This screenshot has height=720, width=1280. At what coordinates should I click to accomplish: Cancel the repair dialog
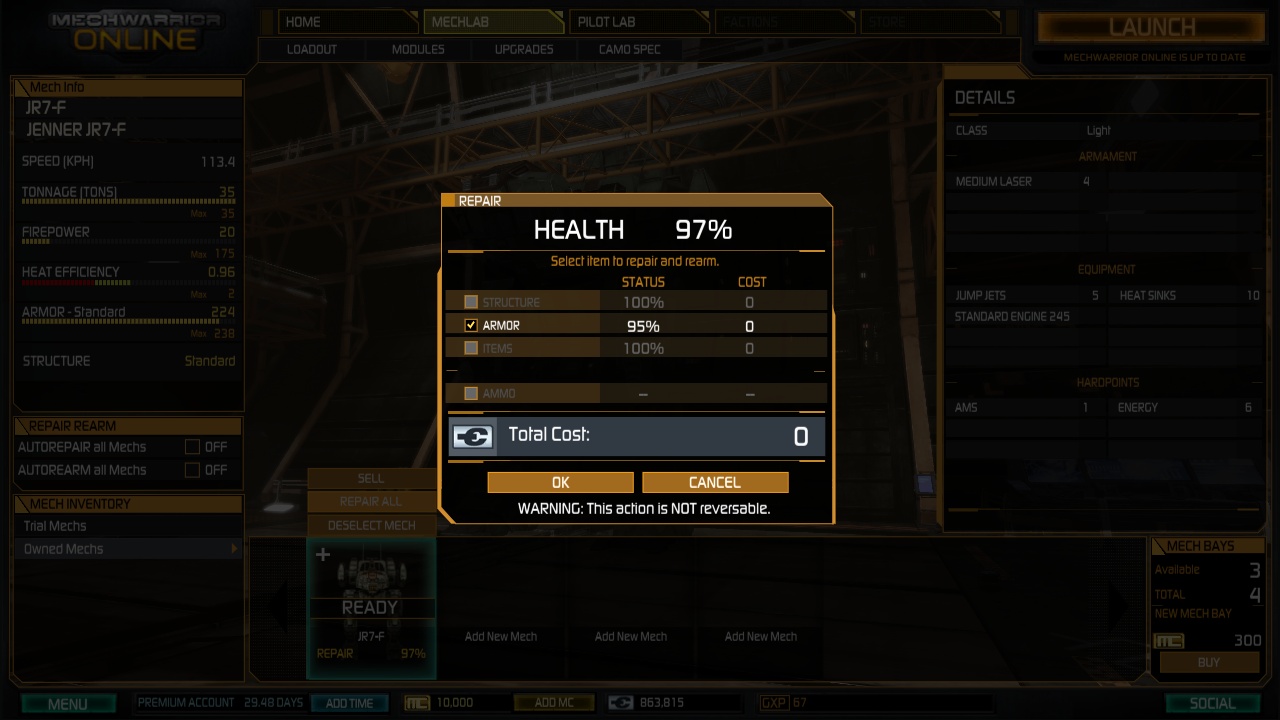(715, 482)
